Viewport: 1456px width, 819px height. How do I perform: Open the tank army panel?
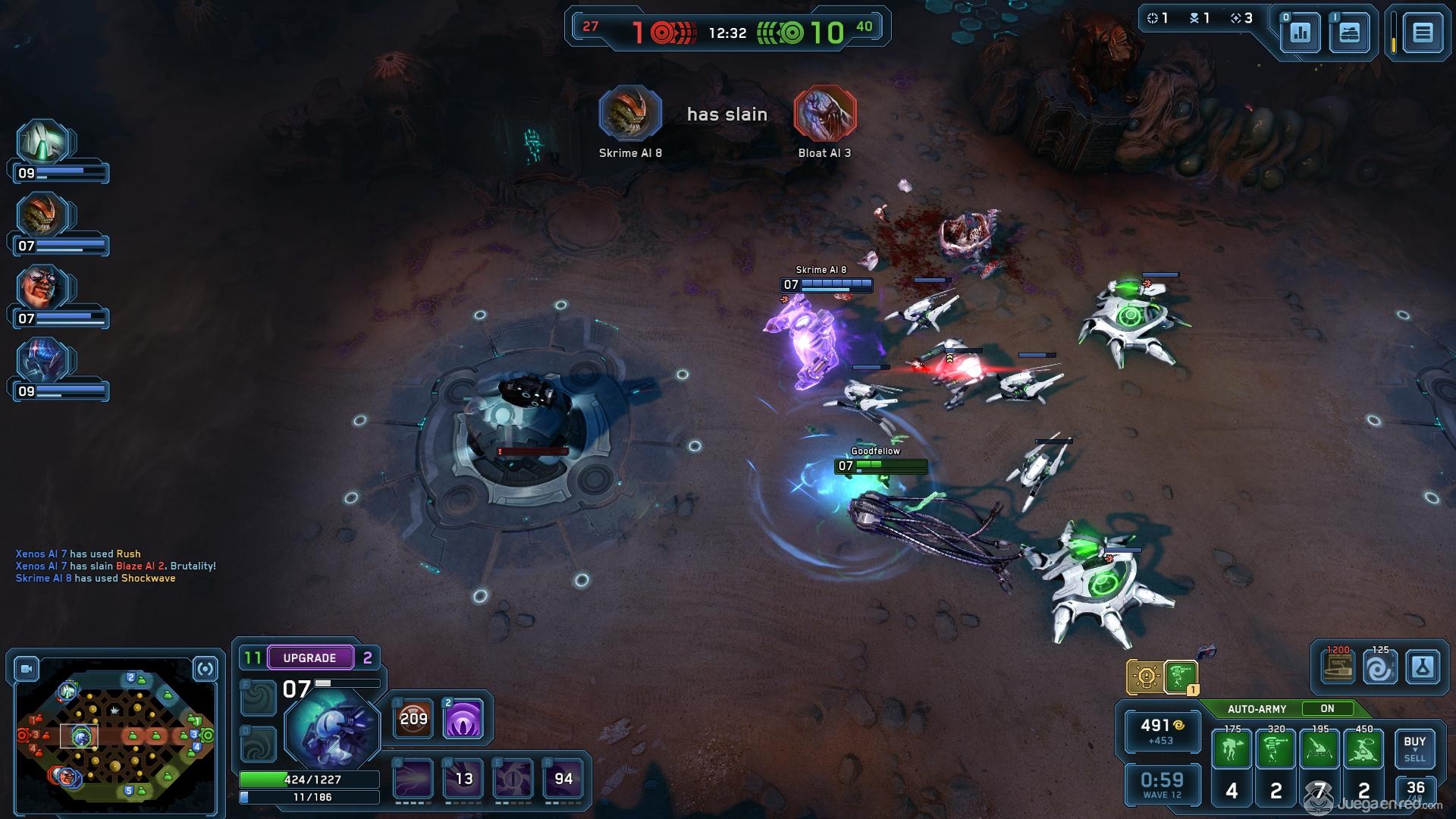1349,33
